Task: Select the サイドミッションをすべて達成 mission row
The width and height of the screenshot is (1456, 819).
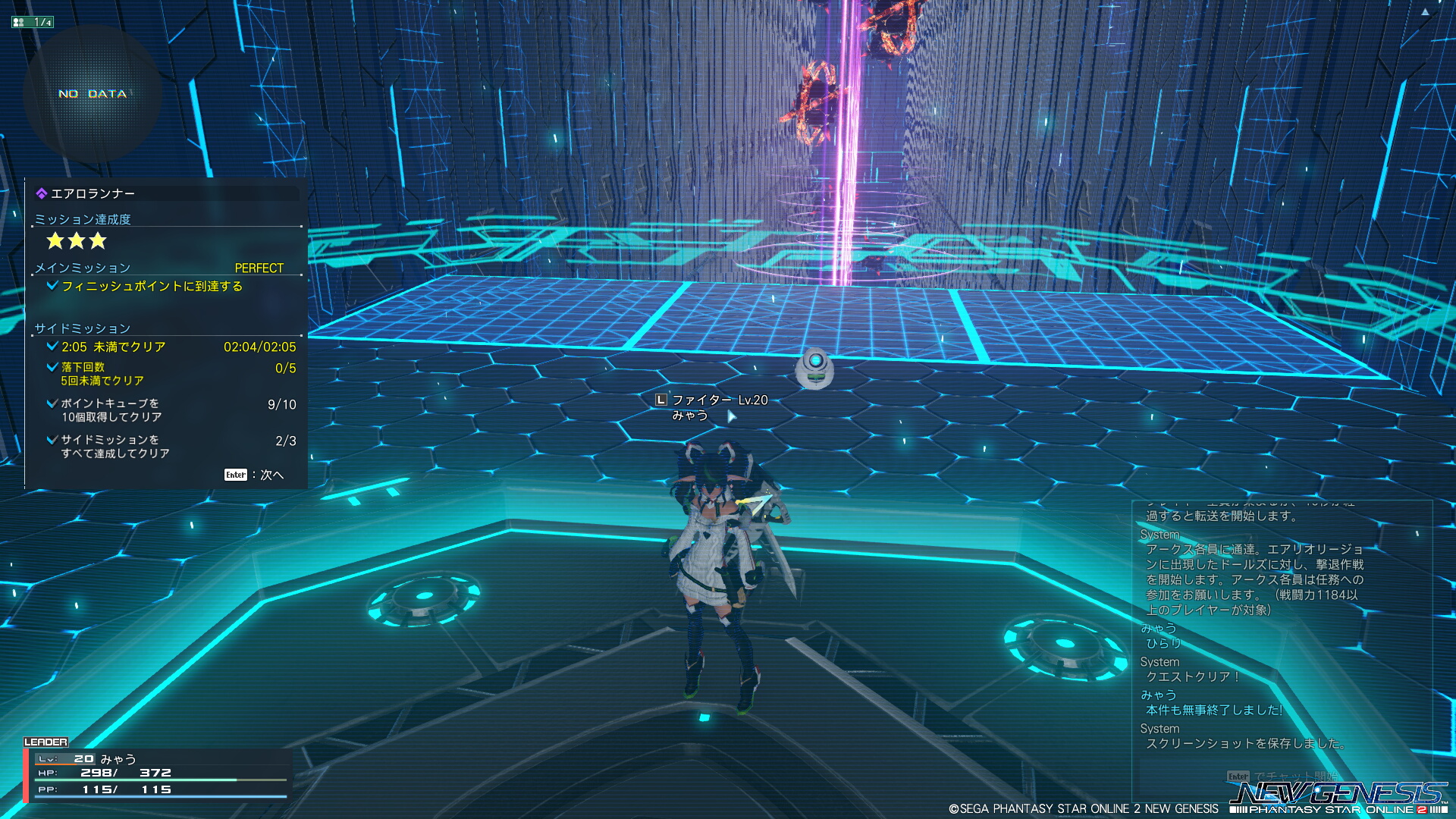Action: click(x=170, y=447)
